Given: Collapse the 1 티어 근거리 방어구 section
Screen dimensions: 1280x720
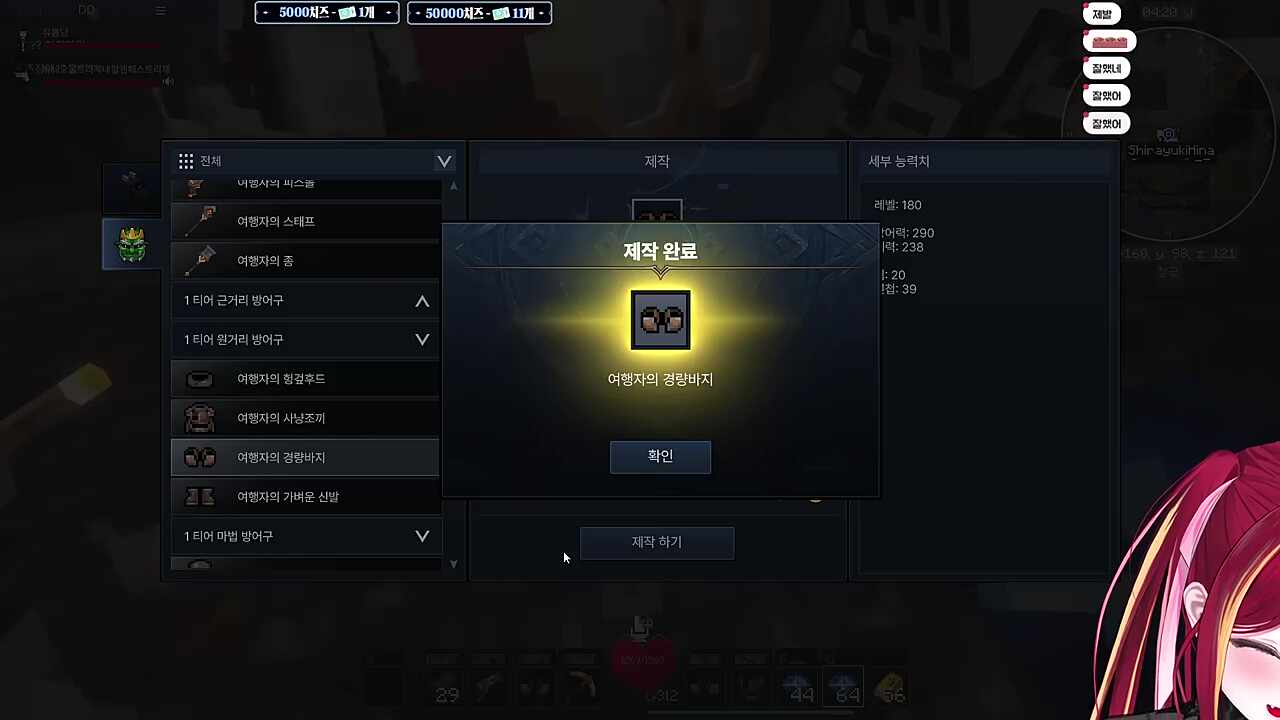Looking at the screenshot, I should pos(422,300).
